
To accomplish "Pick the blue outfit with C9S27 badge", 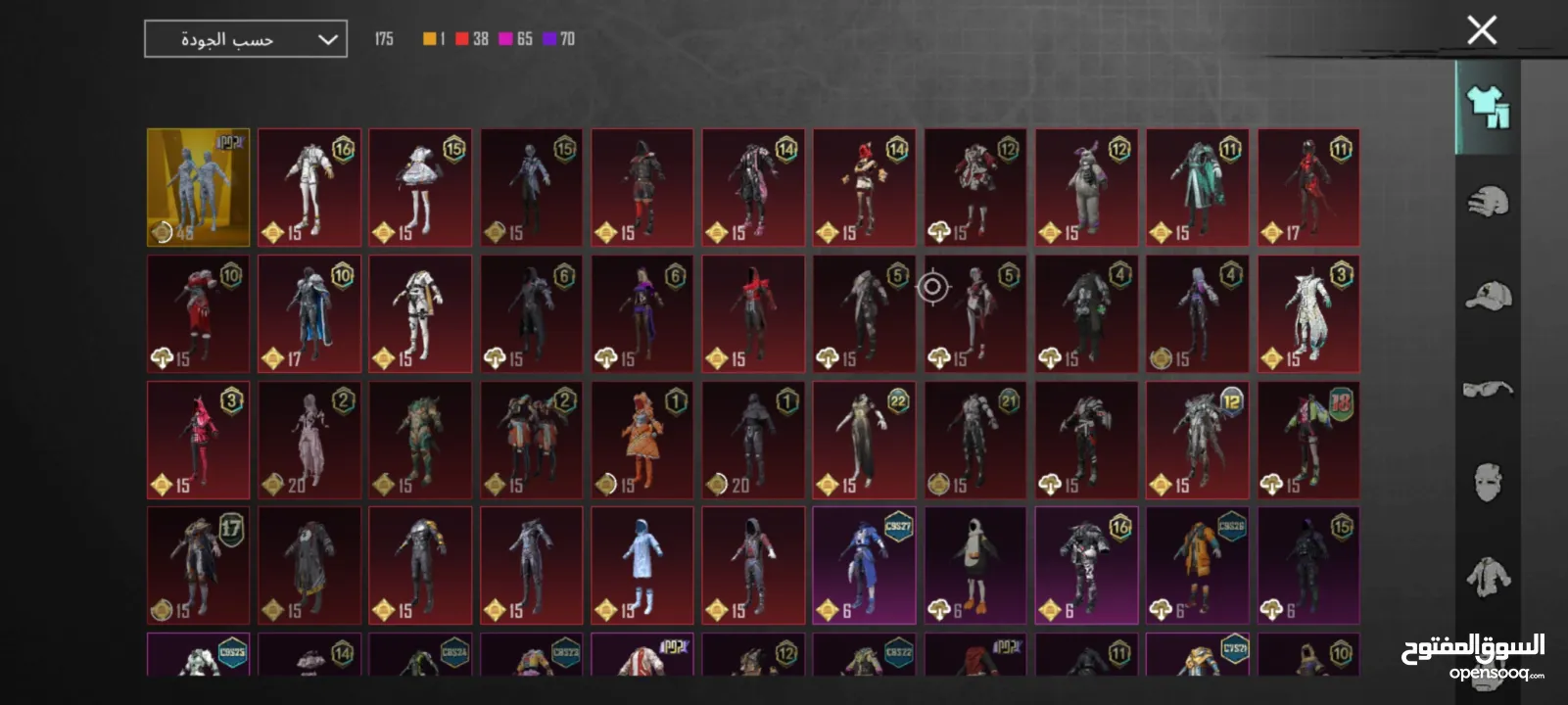I will point(864,565).
